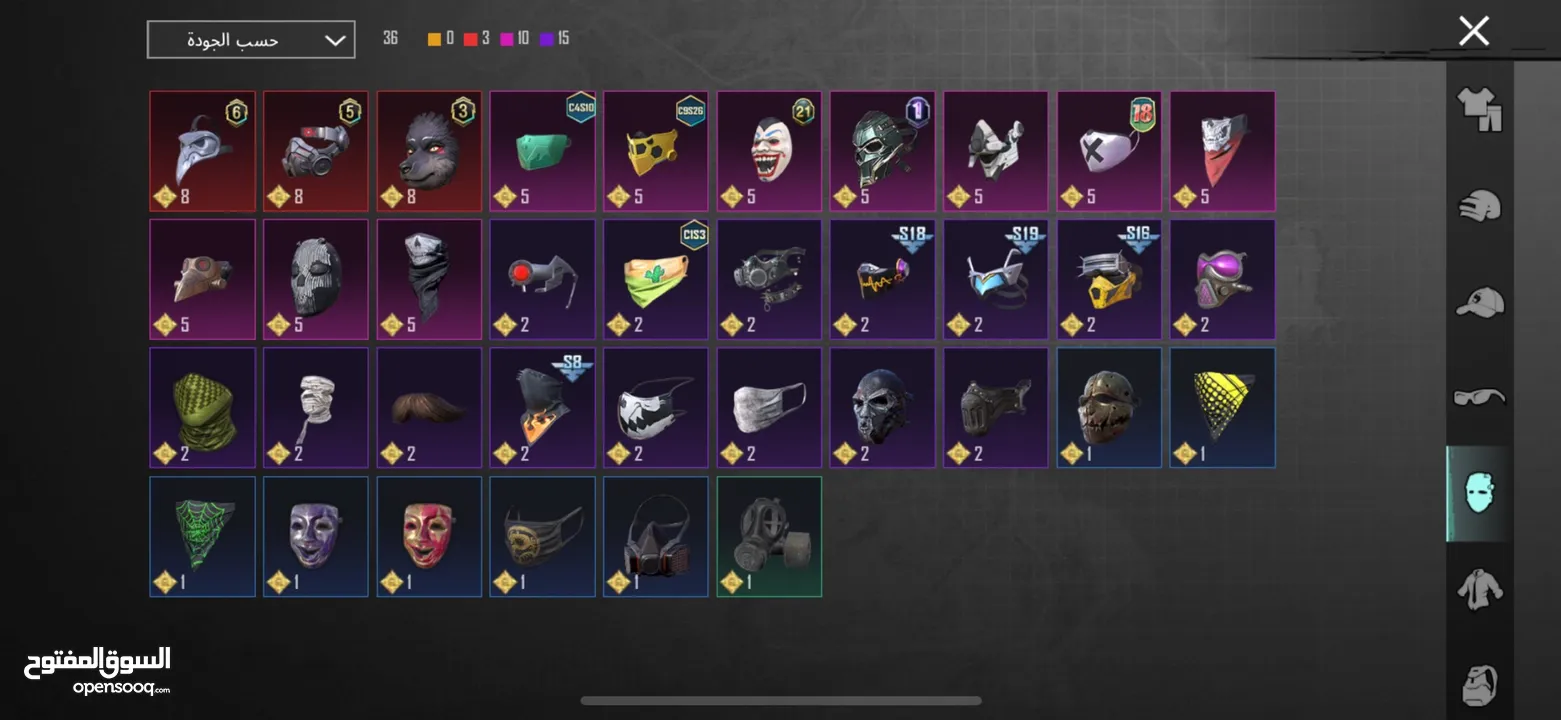Viewport: 1561px width, 720px height.
Task: Switch to the helmet category tab
Action: pos(1478,206)
